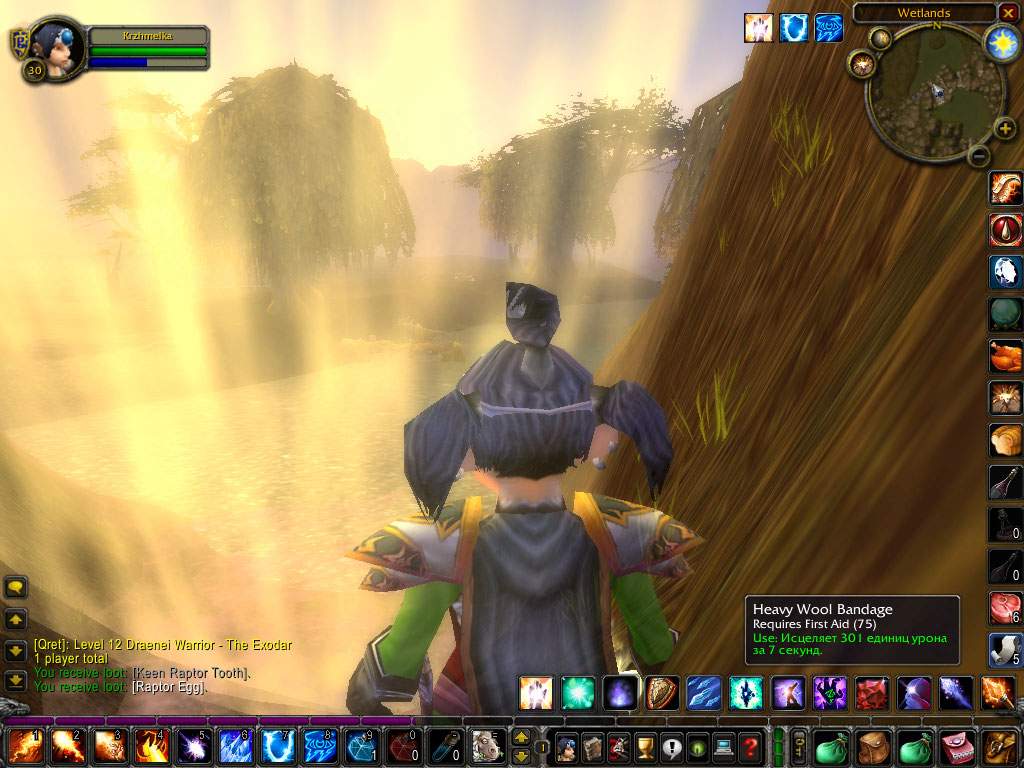
Task: Zoom out the minimap with minus button
Action: click(x=979, y=155)
